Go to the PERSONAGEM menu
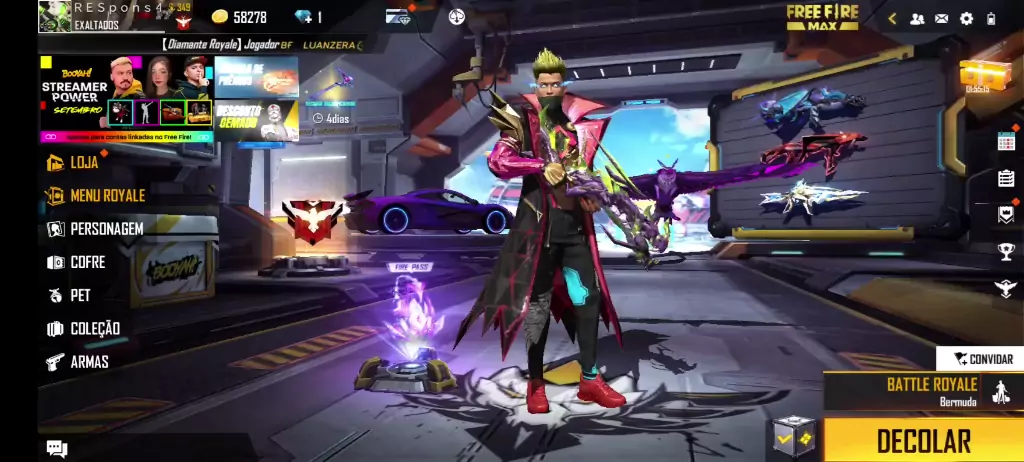 click(x=105, y=229)
